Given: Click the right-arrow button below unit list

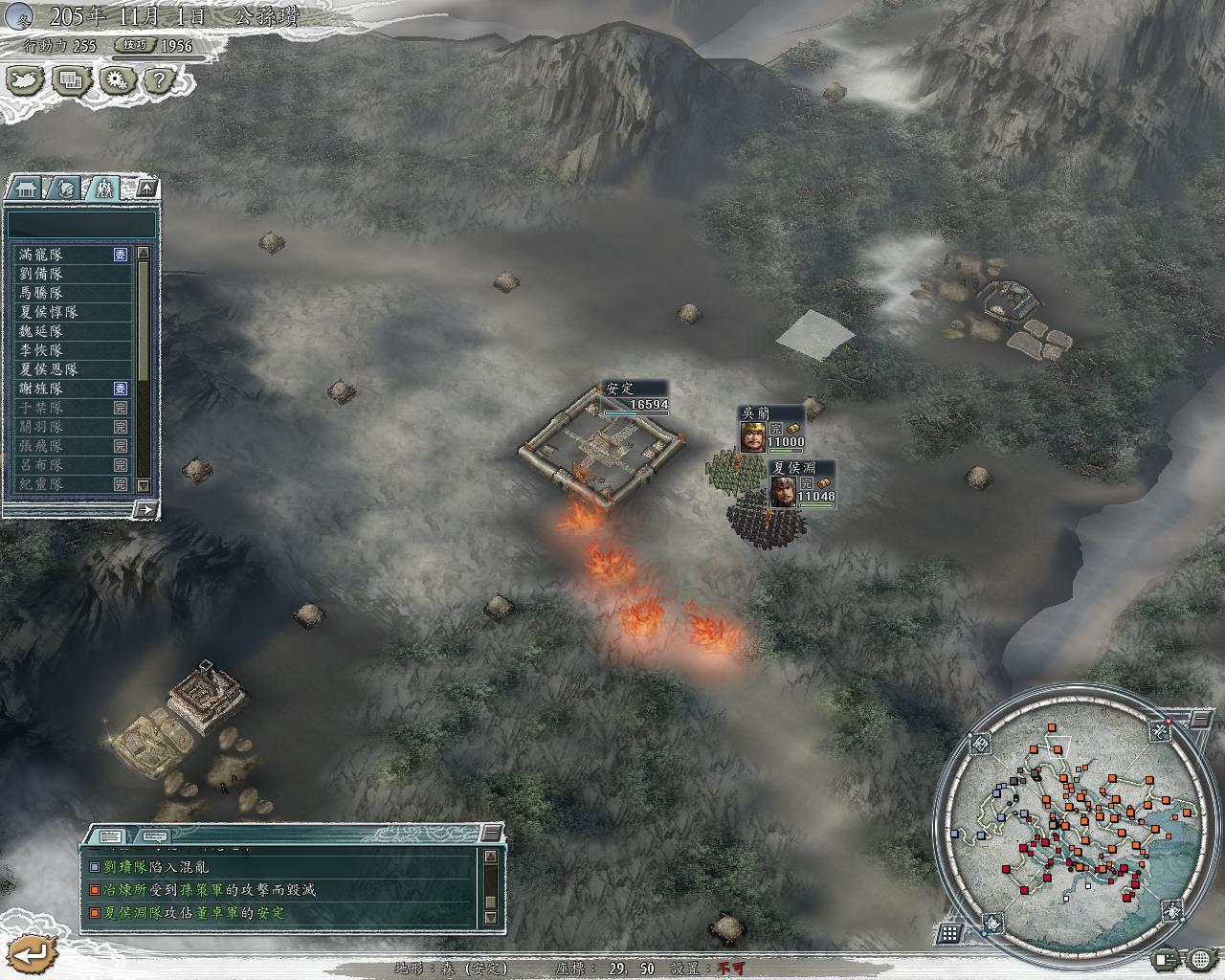Looking at the screenshot, I should coord(145,509).
